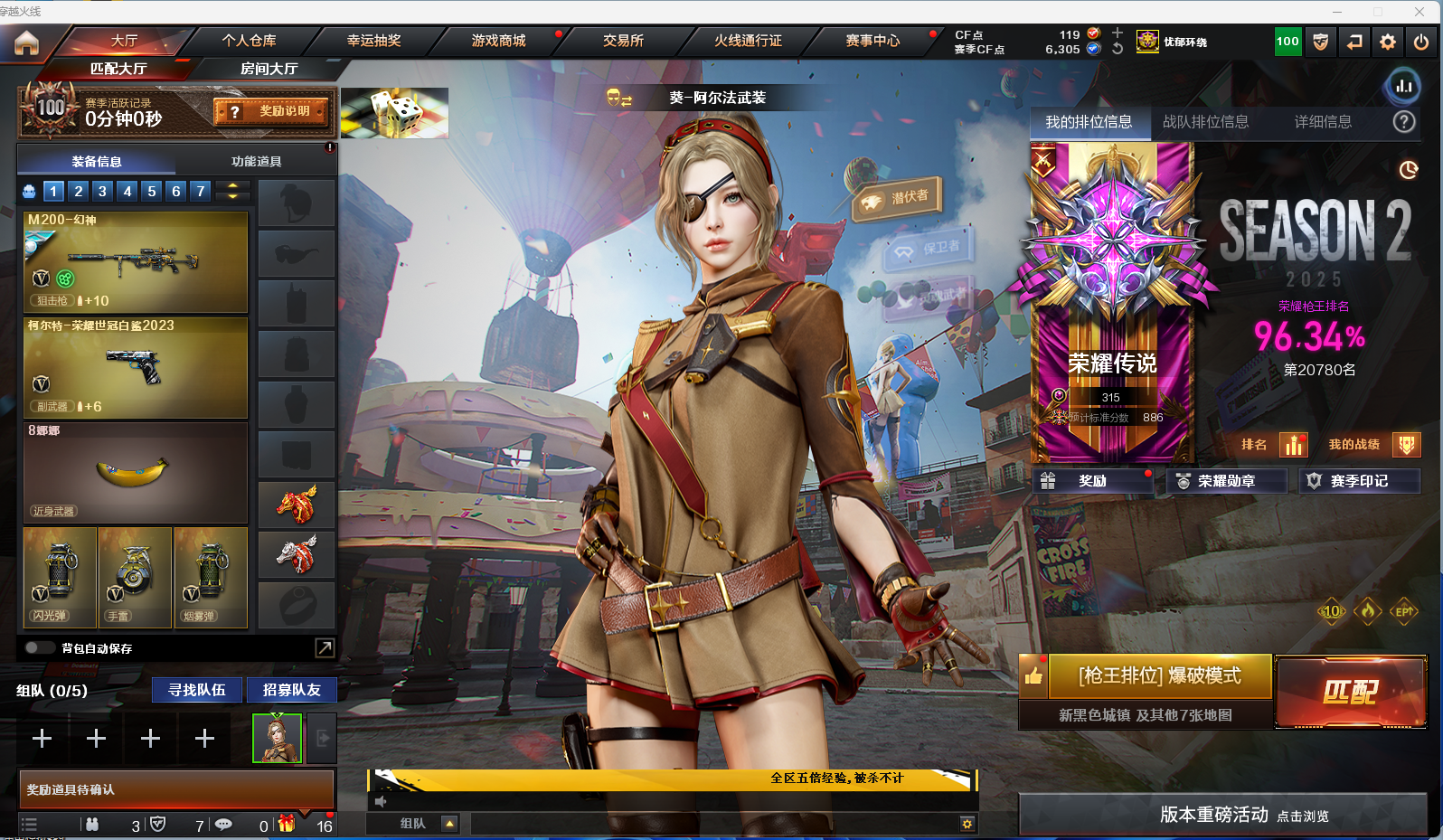Switch to the 功能道具 items tab

256,161
